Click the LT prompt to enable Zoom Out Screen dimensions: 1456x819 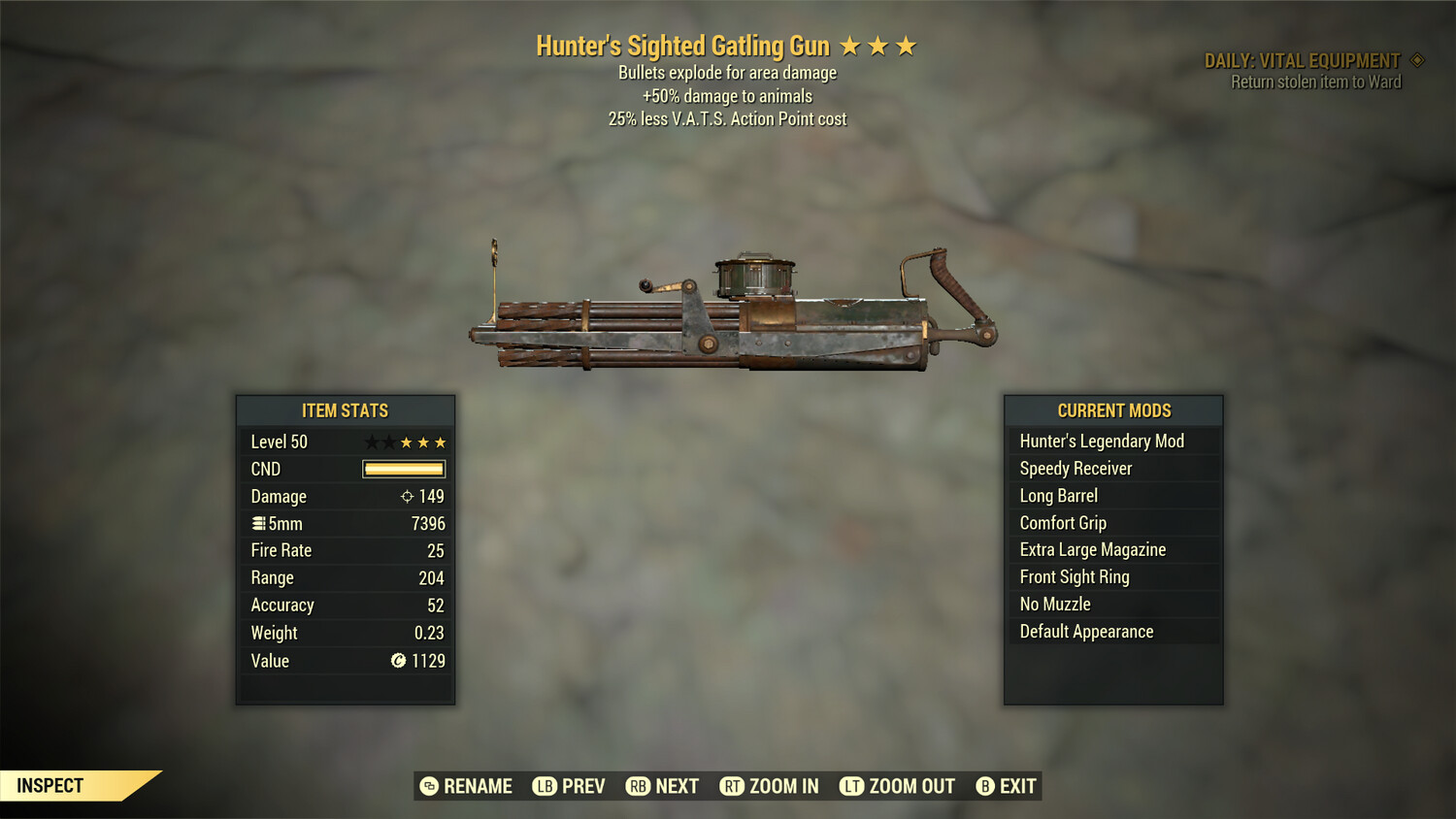pyautogui.click(x=851, y=786)
